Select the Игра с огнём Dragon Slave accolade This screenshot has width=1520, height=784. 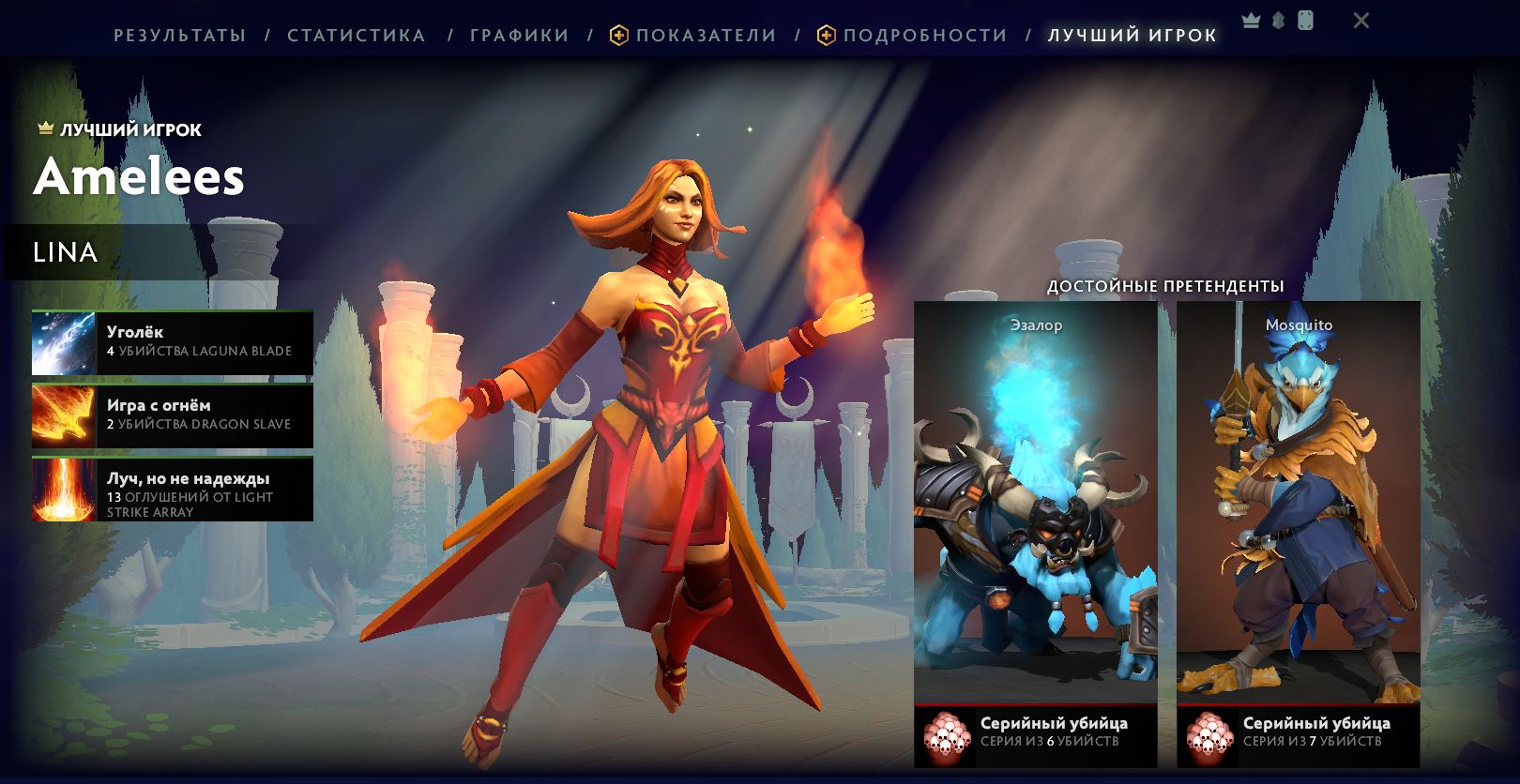(173, 416)
